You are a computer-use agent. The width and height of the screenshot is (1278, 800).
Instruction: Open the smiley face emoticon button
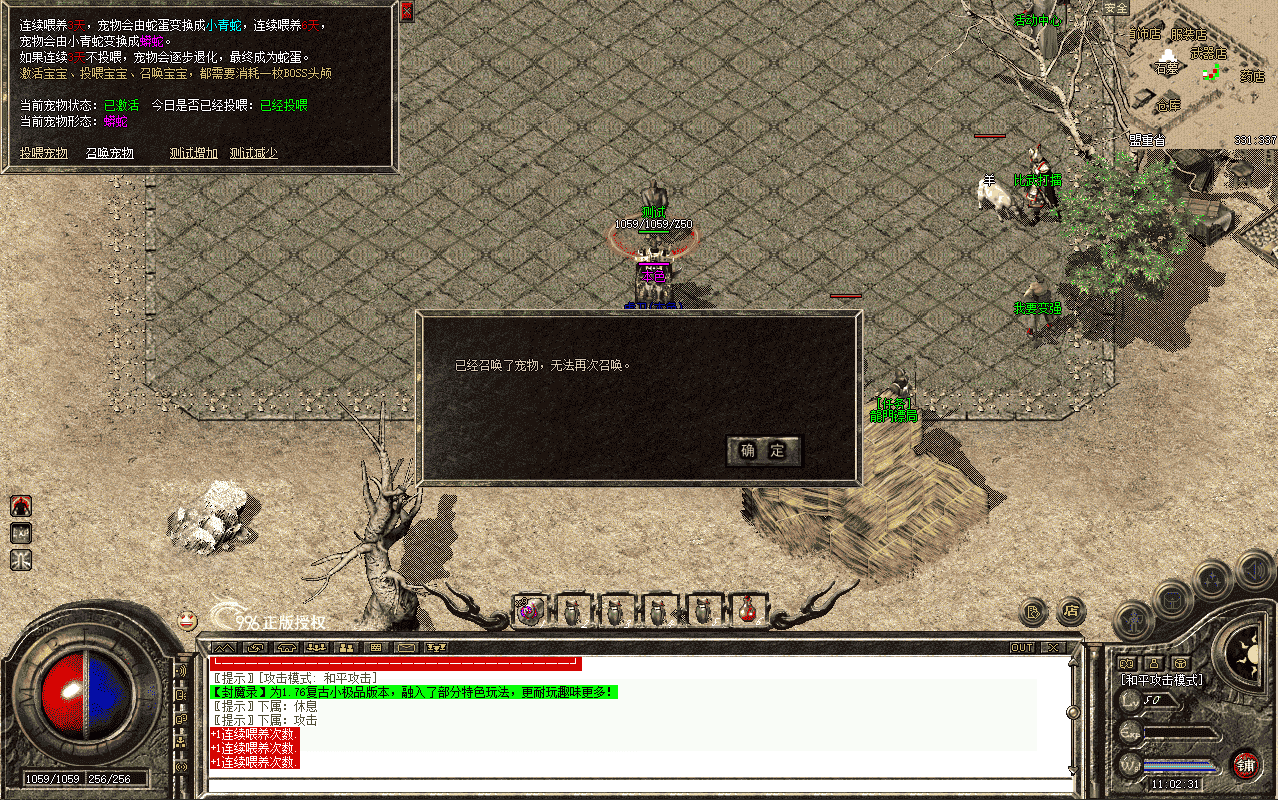tap(187, 620)
